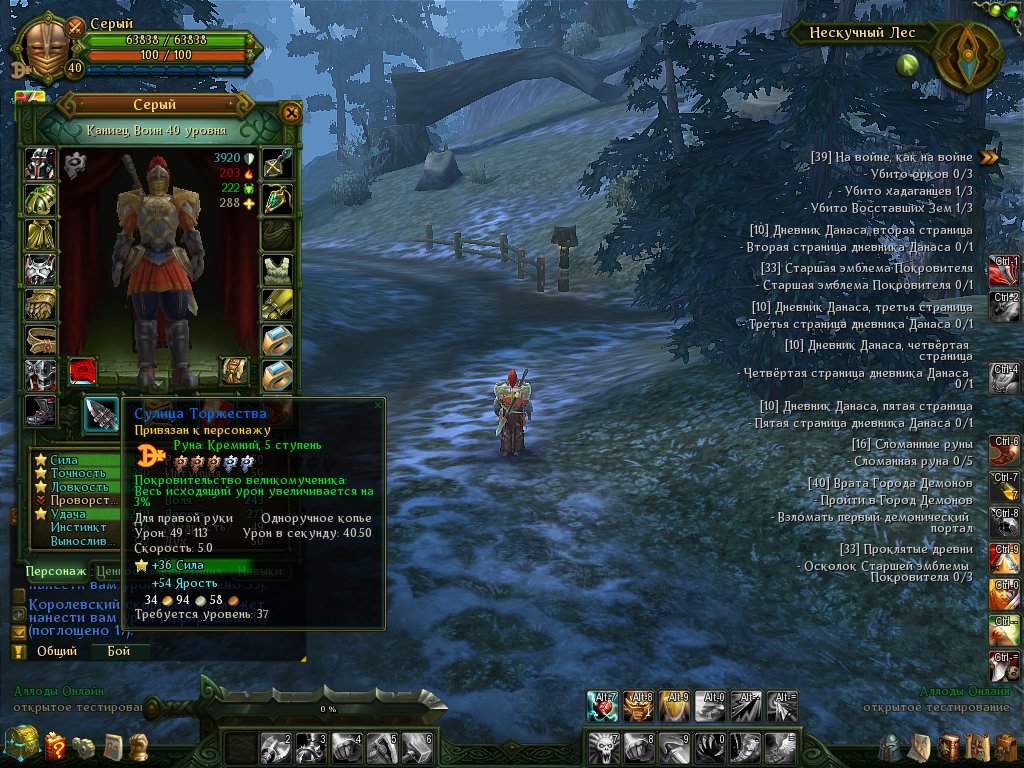Open the compass minimap emblem
The width and height of the screenshot is (1024, 768).
pos(968,56)
